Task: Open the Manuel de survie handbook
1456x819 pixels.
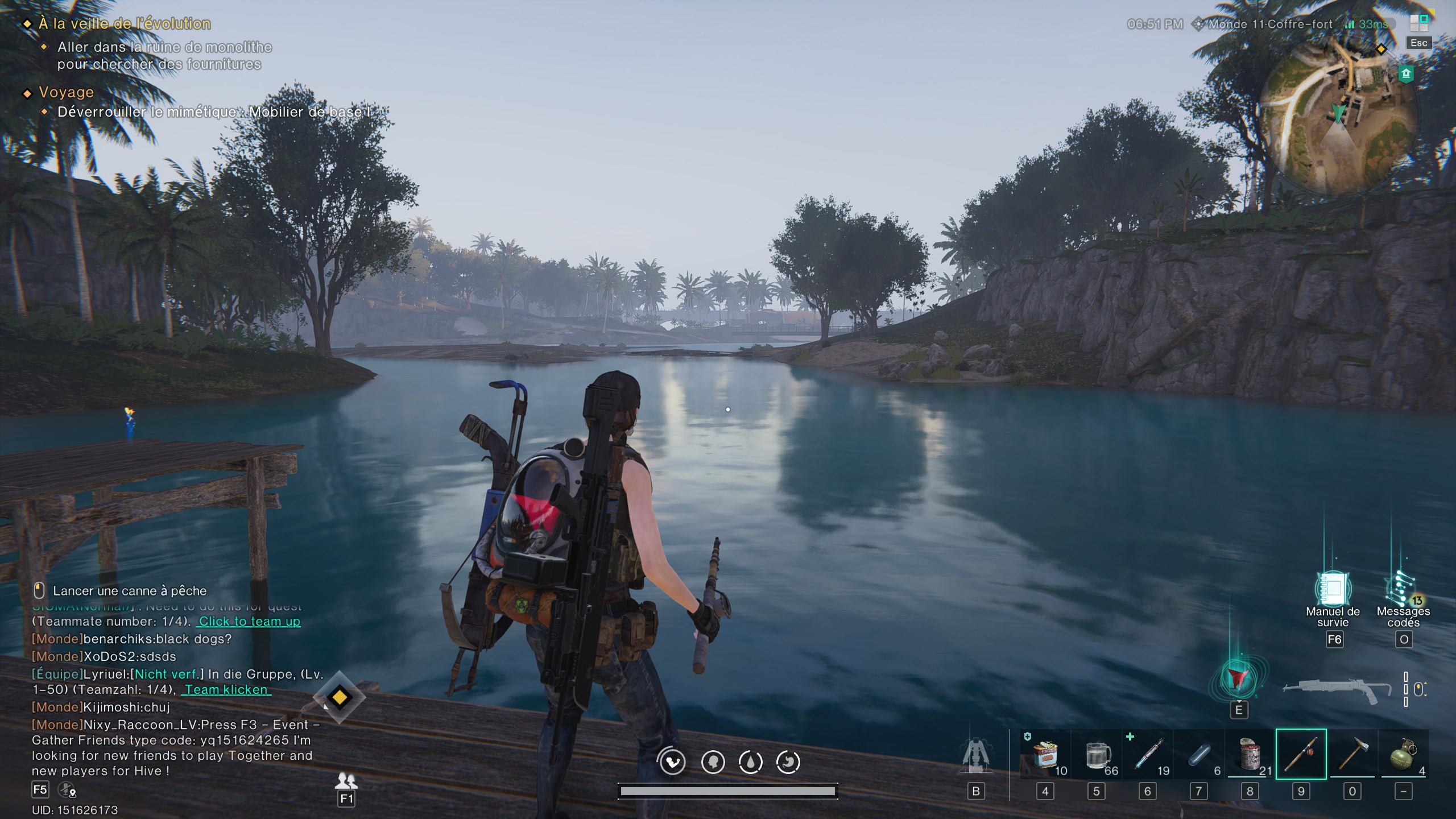Action: (1333, 590)
